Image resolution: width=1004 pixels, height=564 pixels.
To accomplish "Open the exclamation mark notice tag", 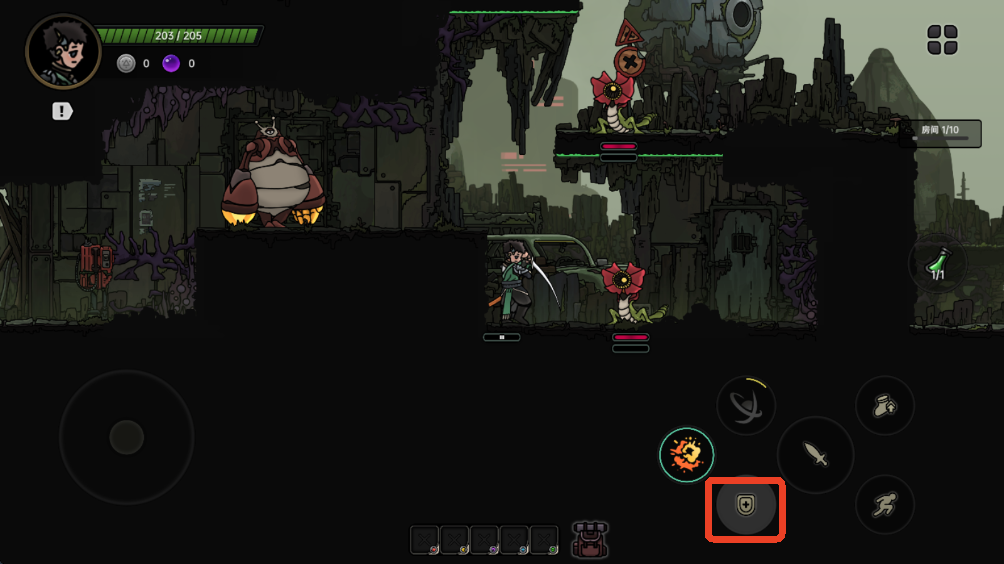I will click(x=63, y=111).
